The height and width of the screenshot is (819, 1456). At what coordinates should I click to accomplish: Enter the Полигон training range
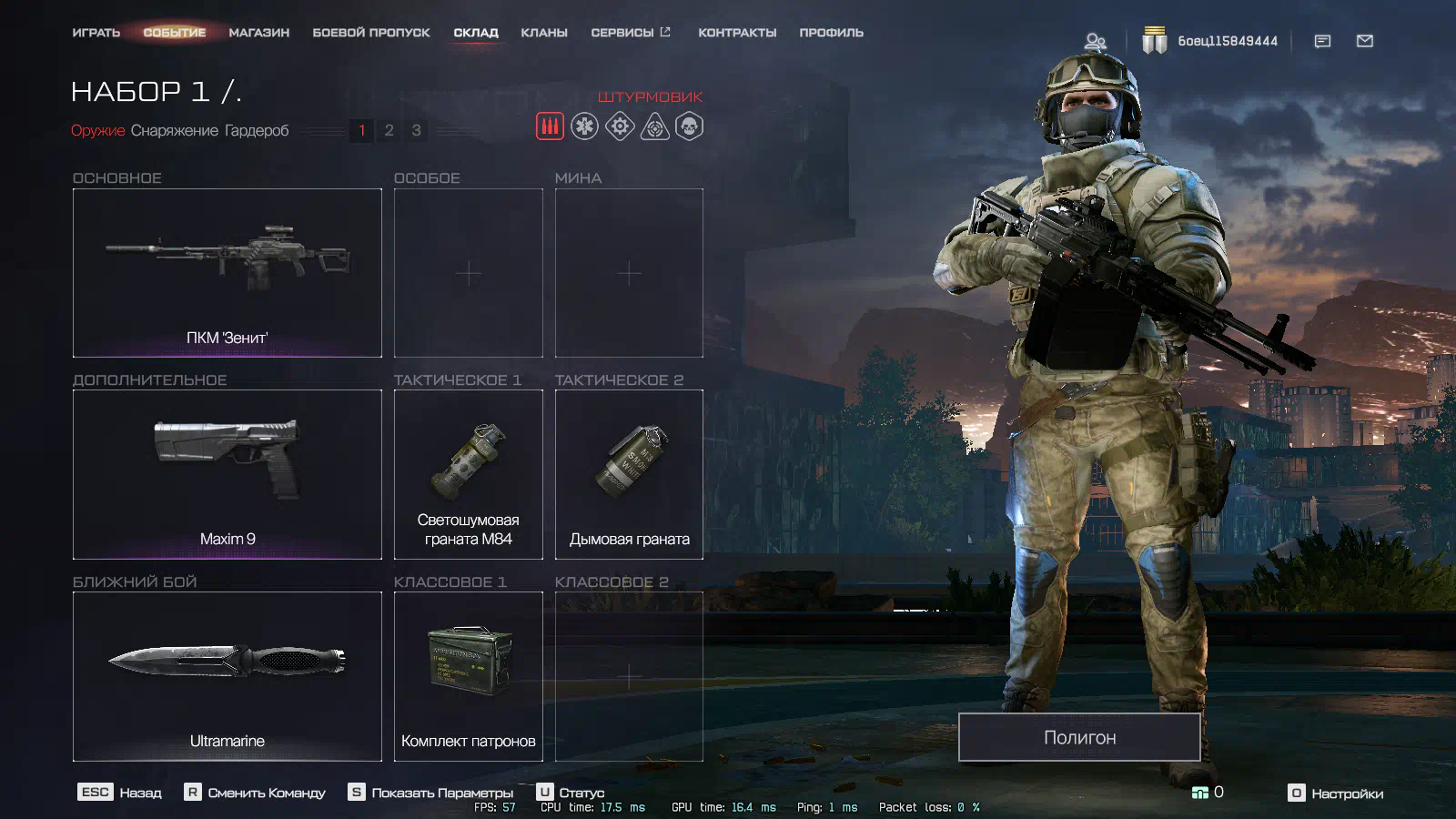click(1079, 737)
